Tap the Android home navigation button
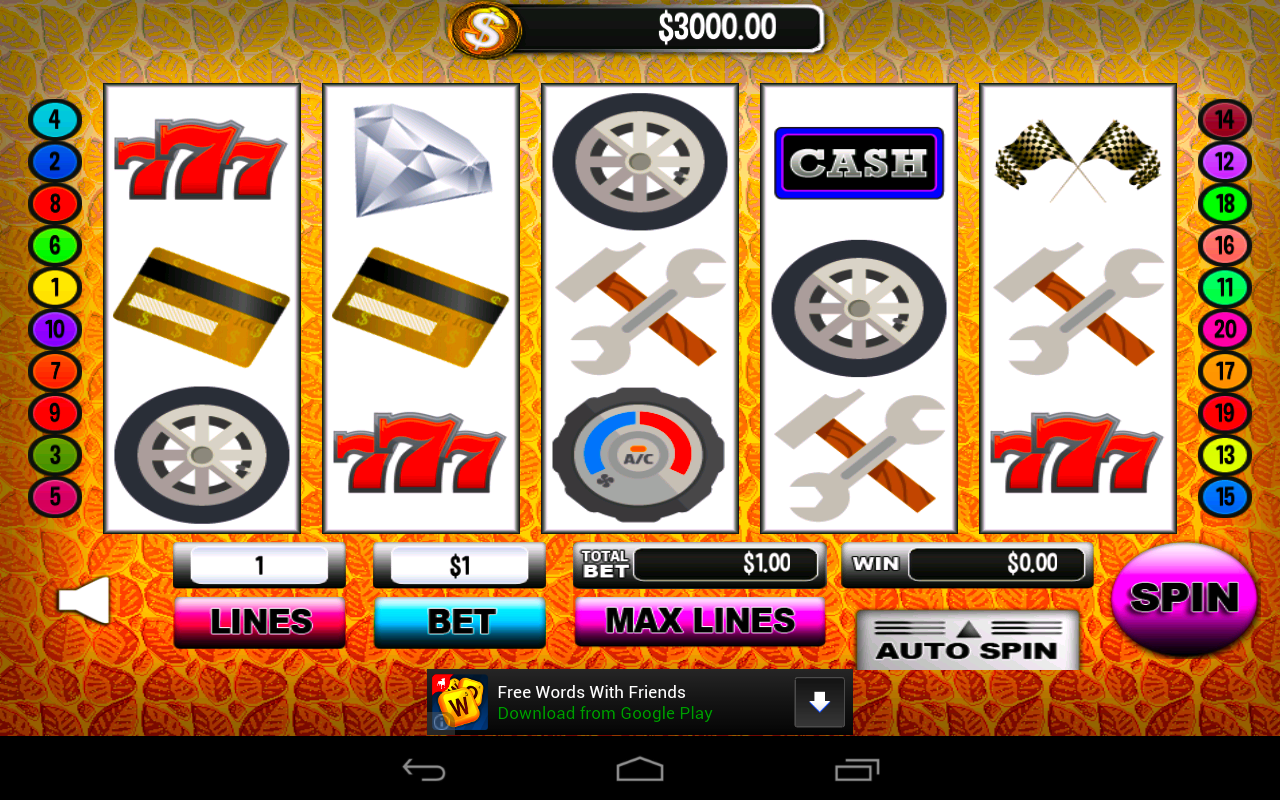This screenshot has height=800, width=1280. coord(639,768)
